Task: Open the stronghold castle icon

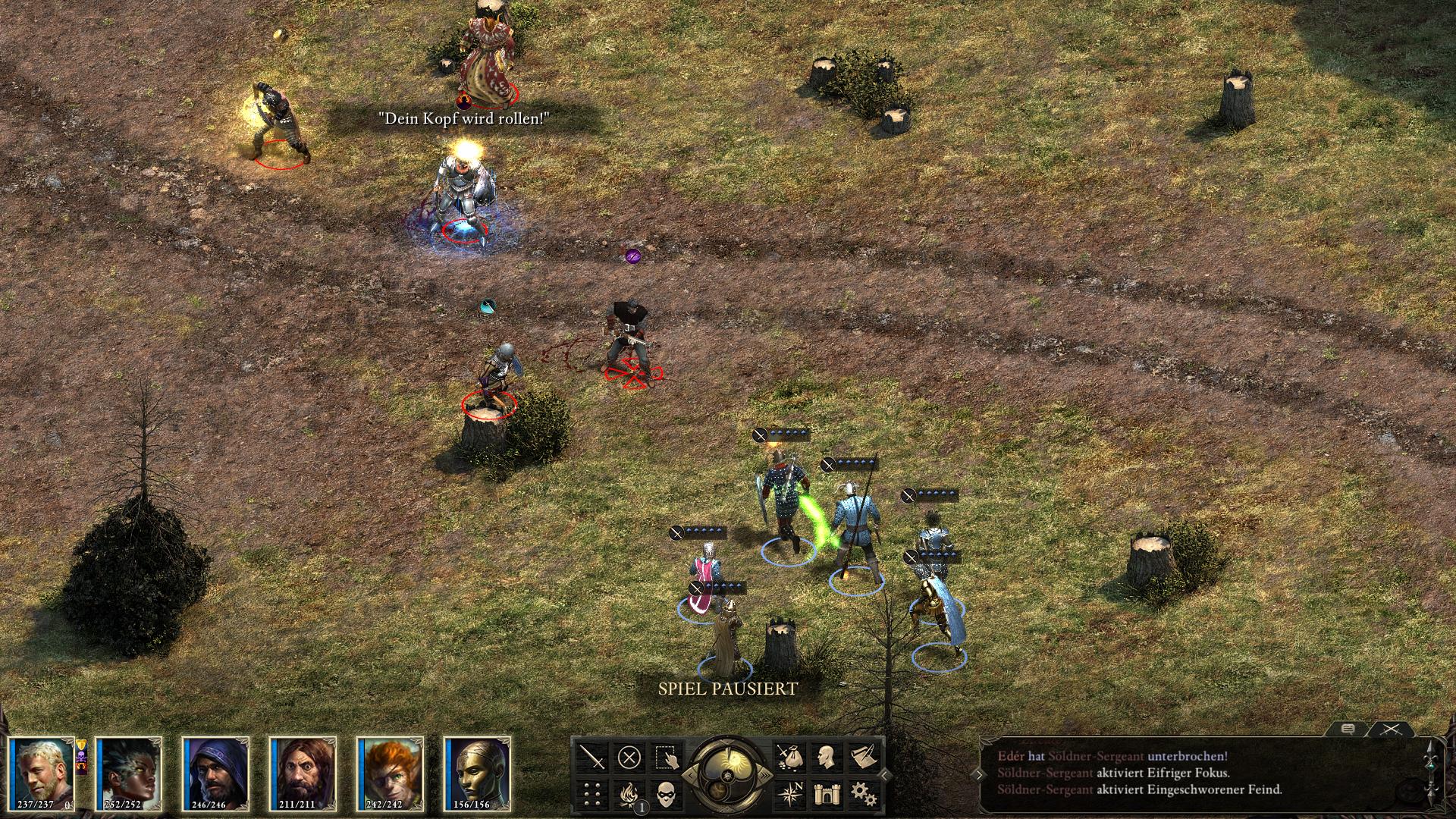Action: tap(826, 794)
